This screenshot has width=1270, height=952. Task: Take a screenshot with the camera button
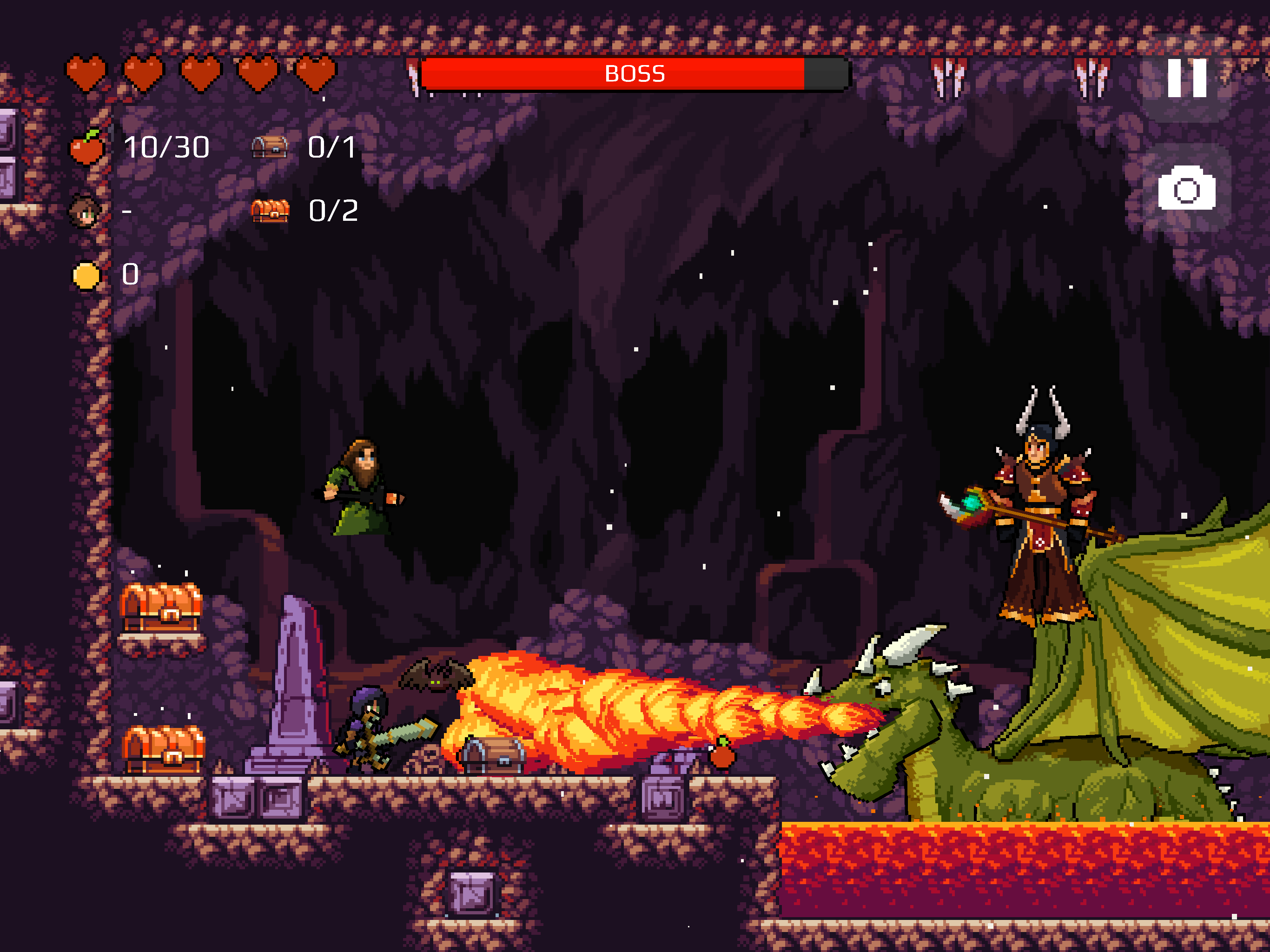coord(1186,188)
